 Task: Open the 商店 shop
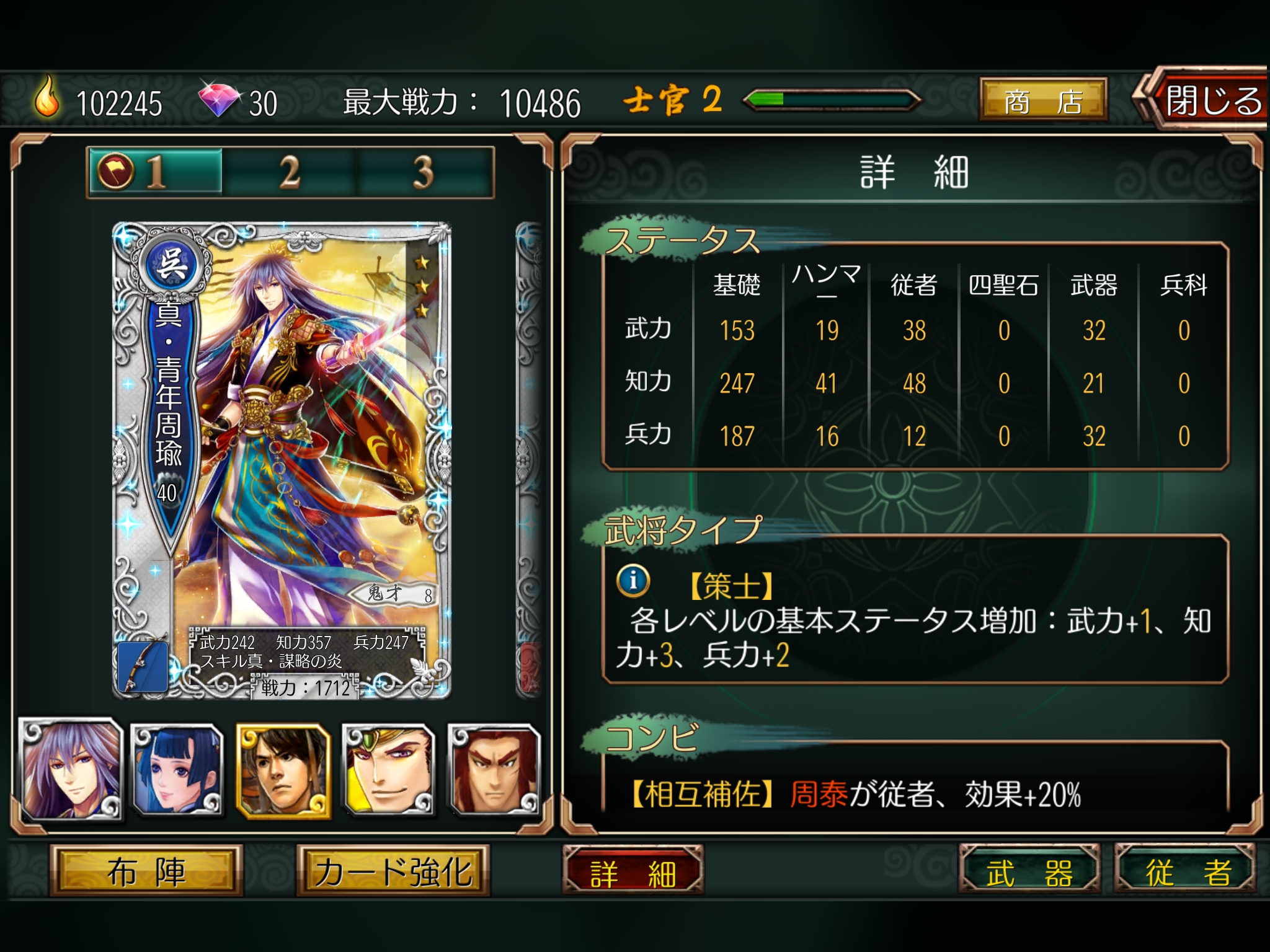[x=1043, y=100]
